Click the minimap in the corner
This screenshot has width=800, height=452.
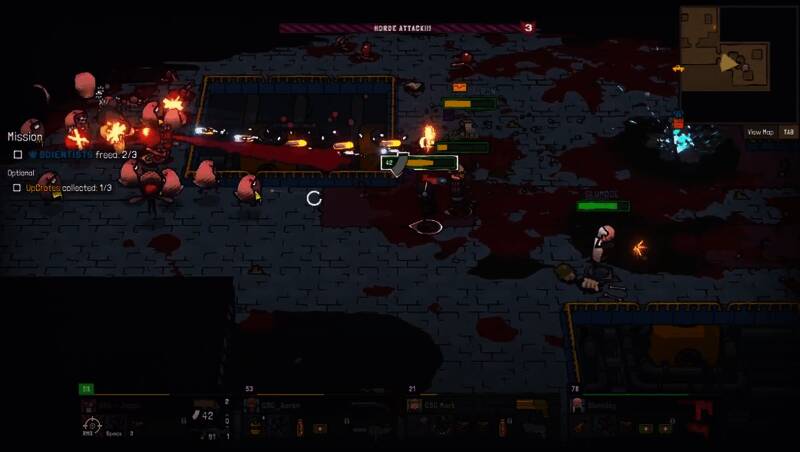coord(739,64)
